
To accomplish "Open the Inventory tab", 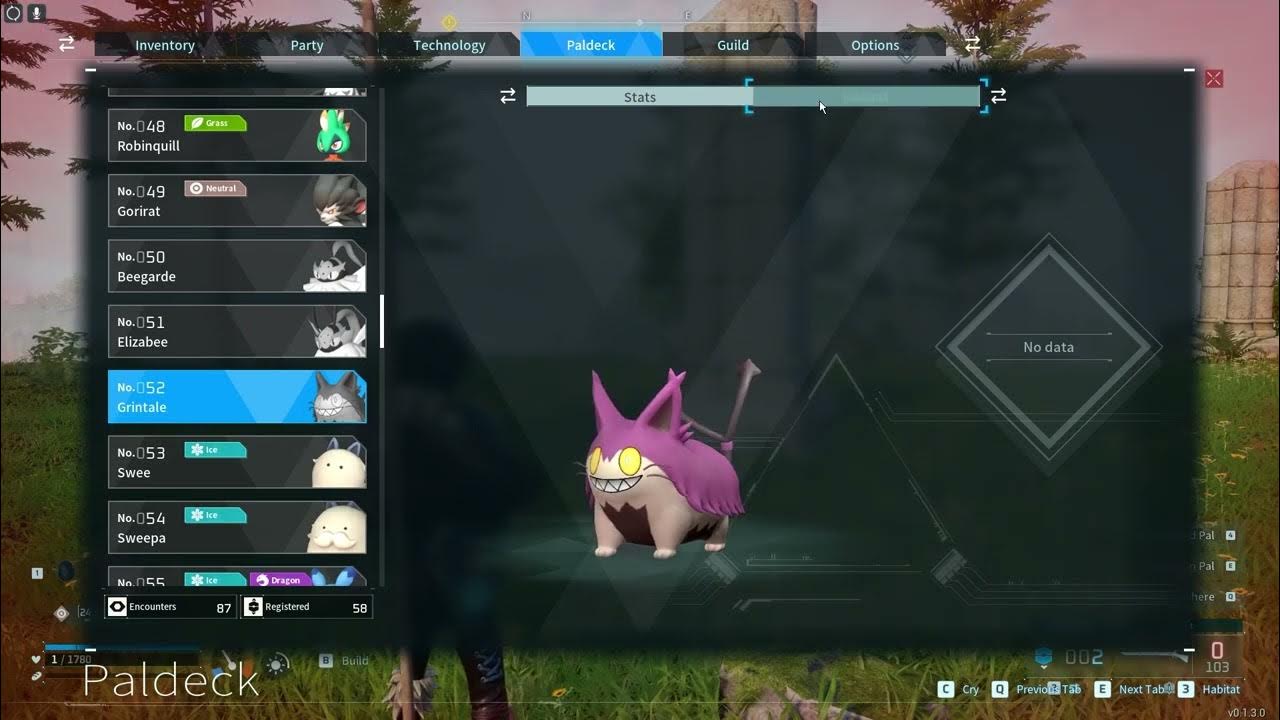I will (164, 45).
